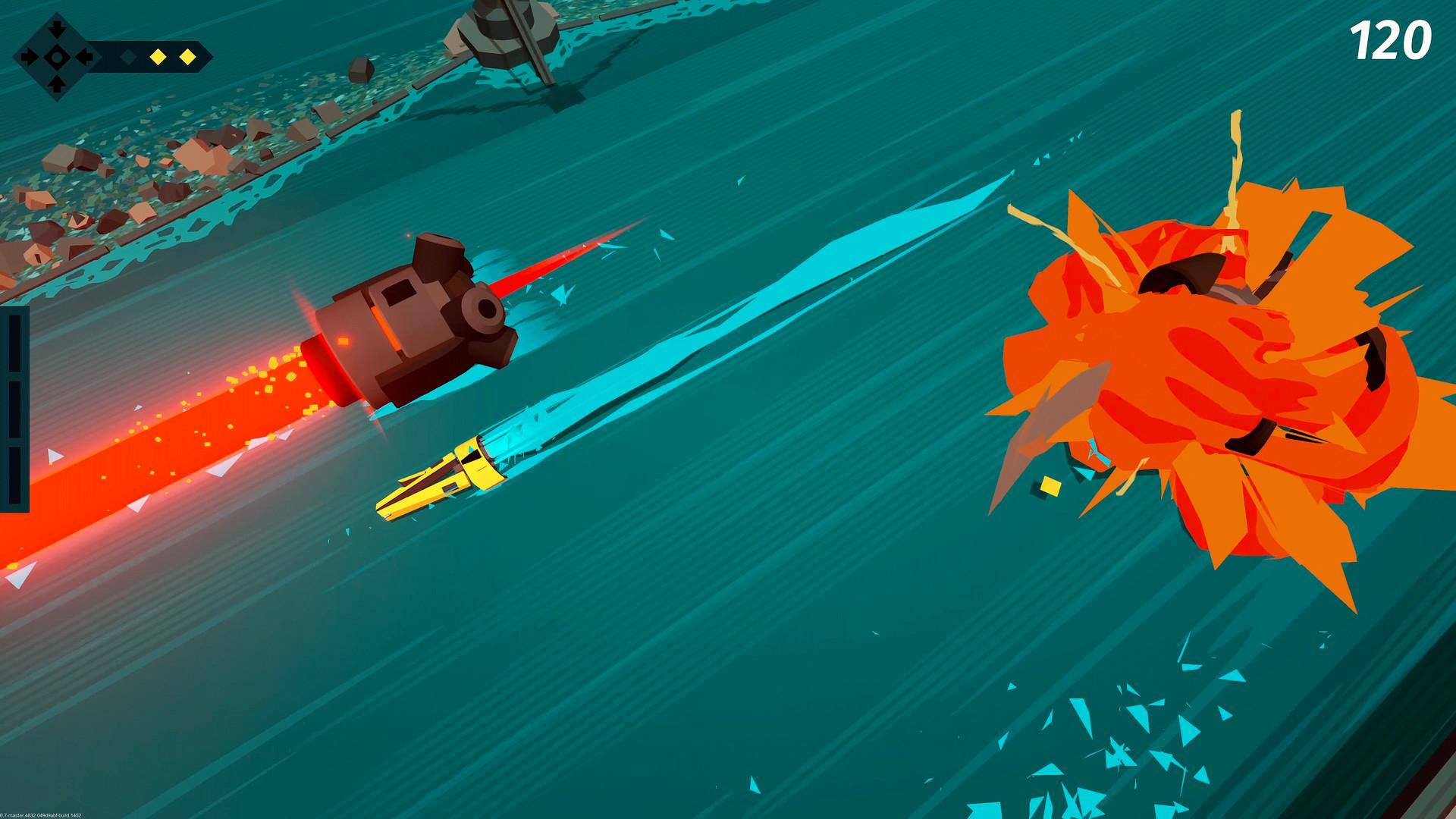Screen dimensions: 1456x819
Task: Toggle the second lit yellow diamond pip
Action: (188, 57)
